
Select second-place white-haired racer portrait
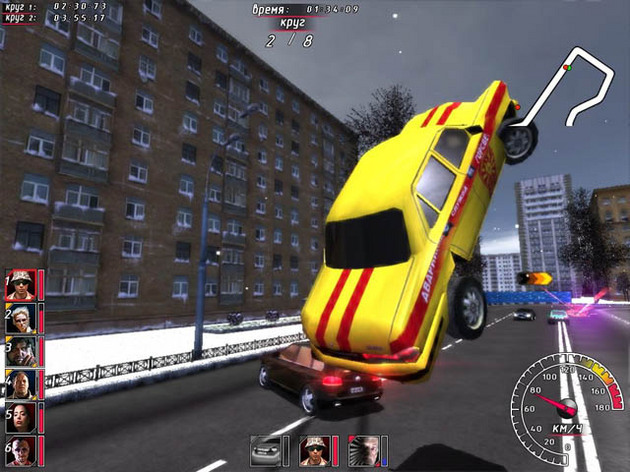[x=22, y=318]
